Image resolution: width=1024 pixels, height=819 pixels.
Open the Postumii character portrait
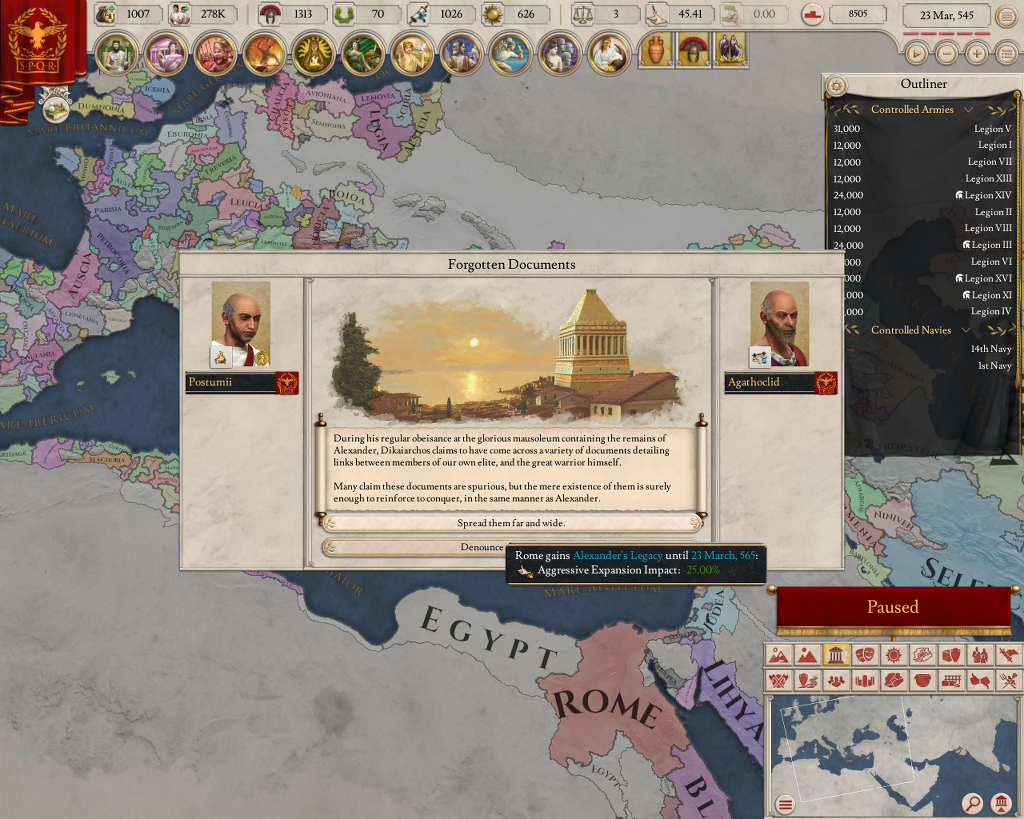click(240, 323)
